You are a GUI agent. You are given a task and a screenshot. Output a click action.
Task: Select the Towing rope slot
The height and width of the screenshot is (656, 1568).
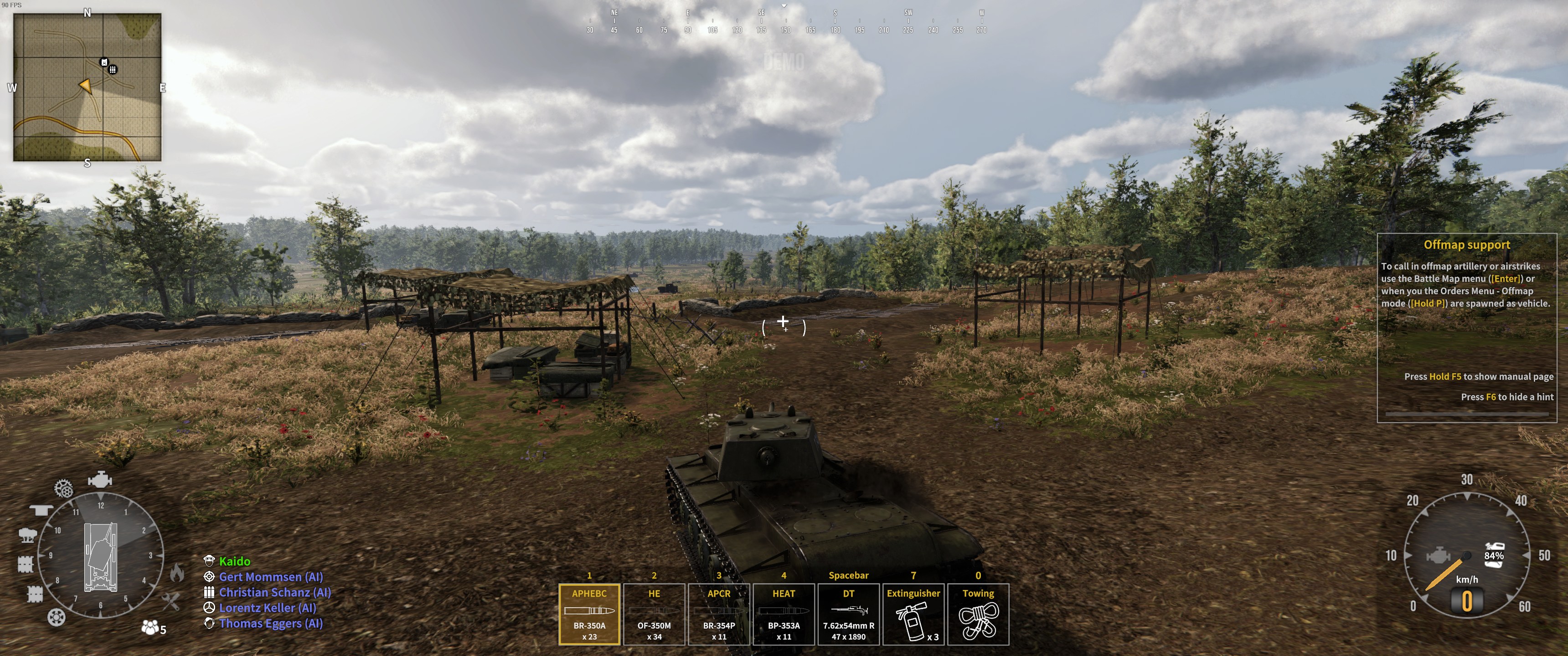pos(978,614)
